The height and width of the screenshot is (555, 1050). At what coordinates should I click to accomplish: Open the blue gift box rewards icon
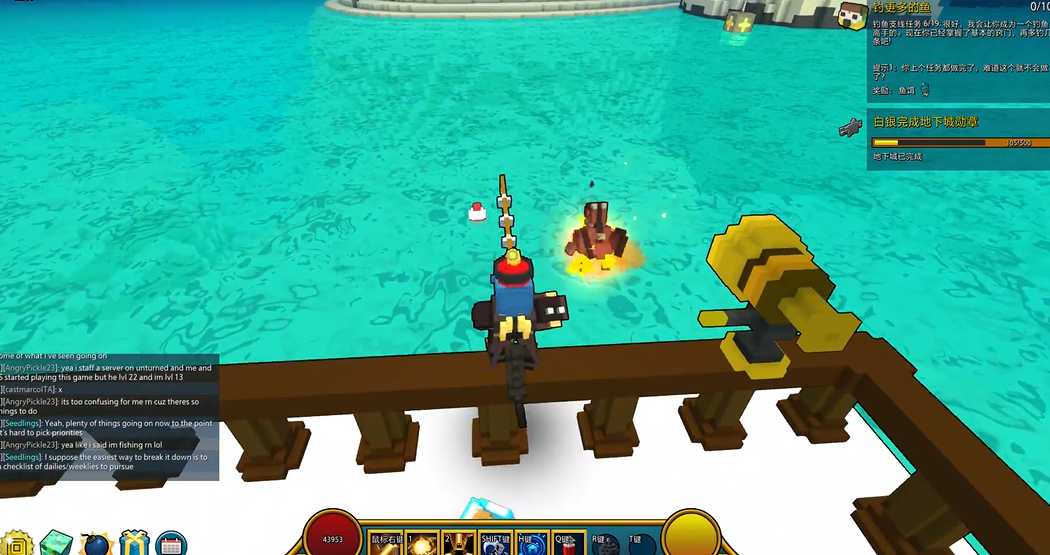click(133, 545)
